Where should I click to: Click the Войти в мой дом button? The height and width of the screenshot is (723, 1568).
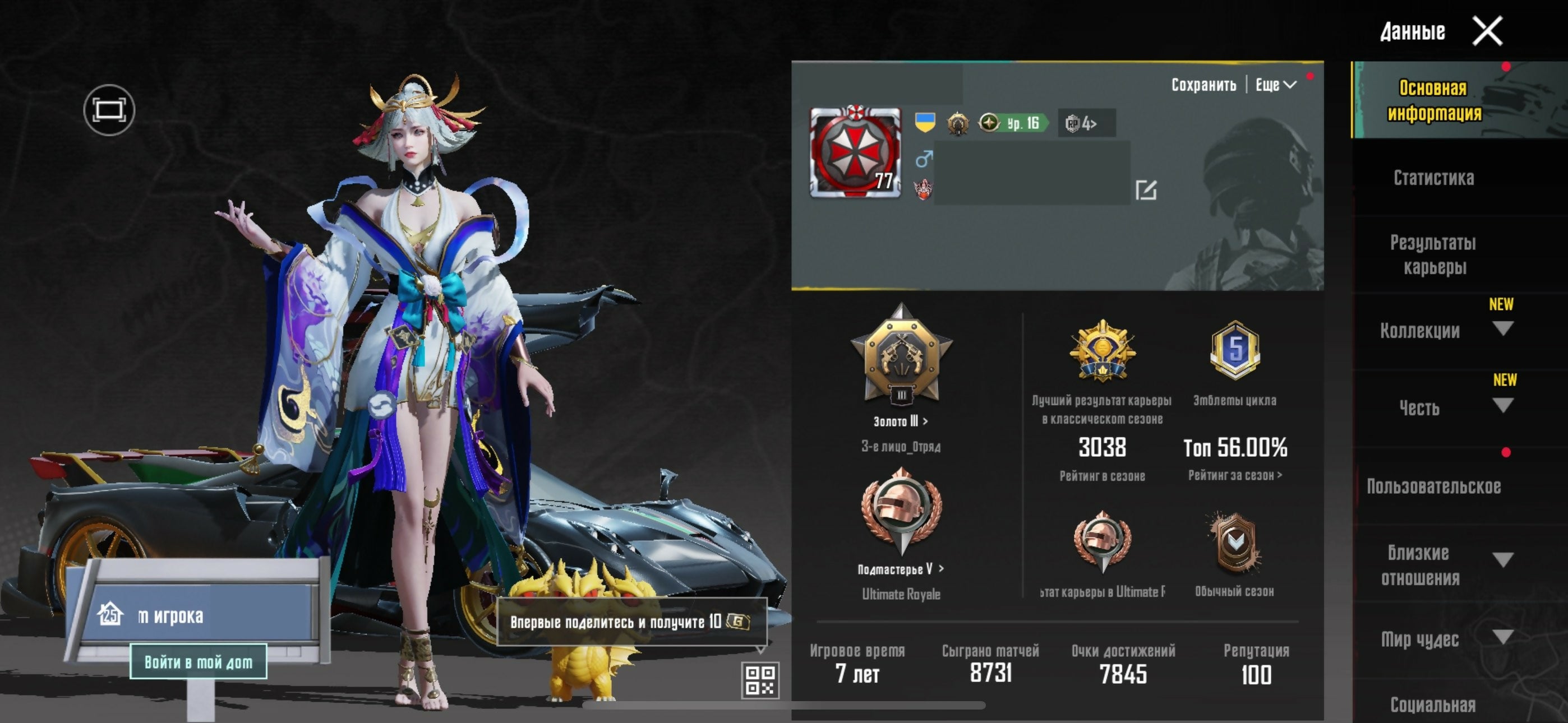click(199, 661)
